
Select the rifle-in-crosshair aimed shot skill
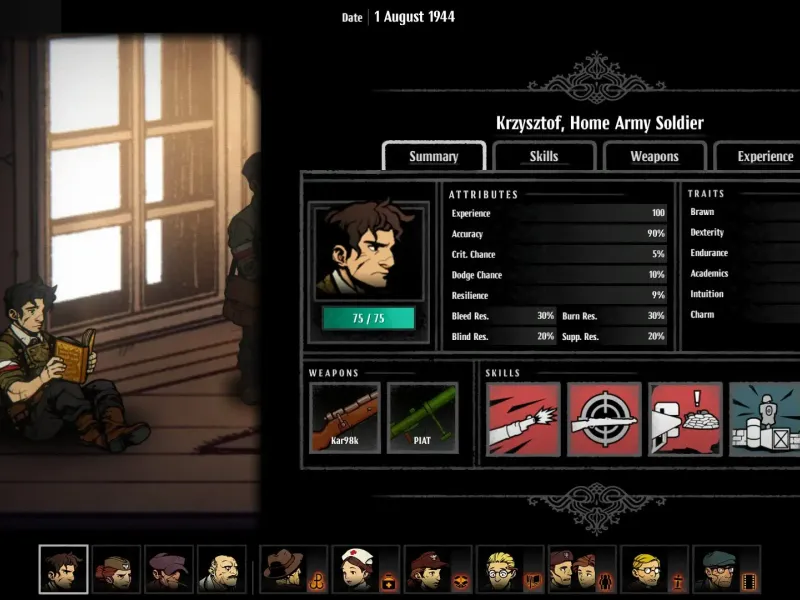[604, 419]
